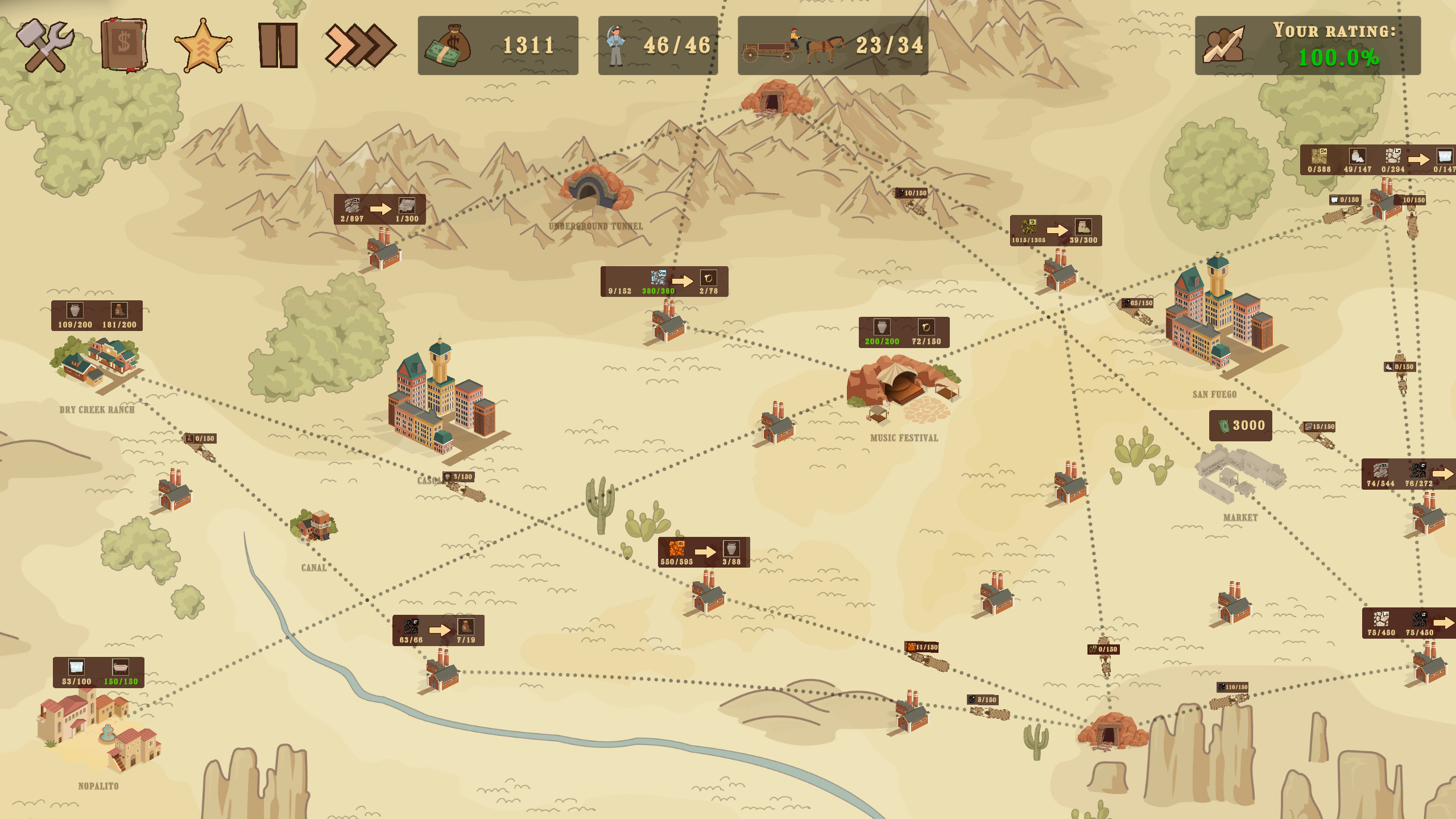The width and height of the screenshot is (1456, 819).
Task: Open the rating panel
Action: pyautogui.click(x=1307, y=45)
